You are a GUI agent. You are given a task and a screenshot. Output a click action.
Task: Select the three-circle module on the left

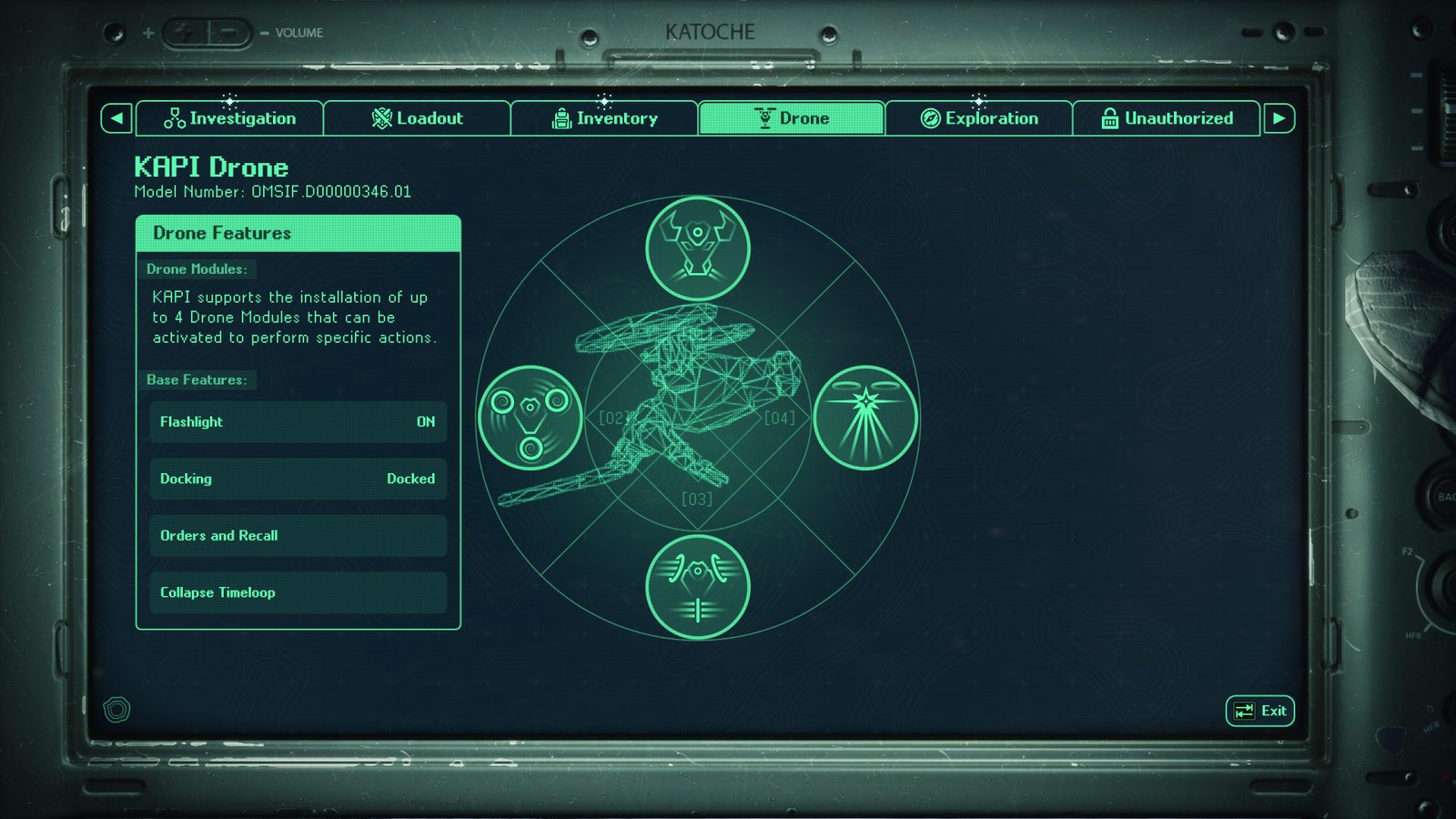tap(530, 418)
